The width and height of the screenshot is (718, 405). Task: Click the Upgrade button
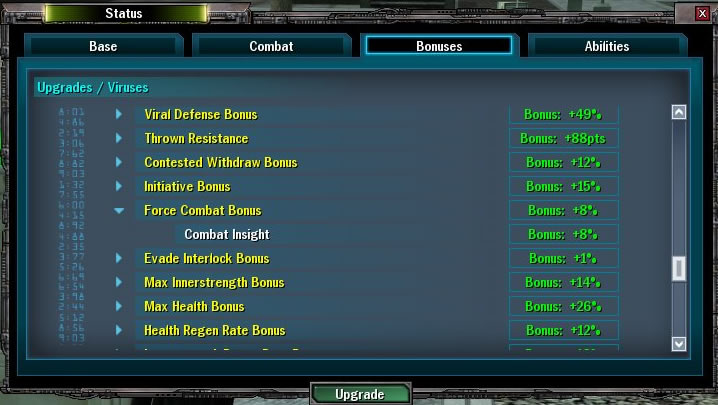359,394
